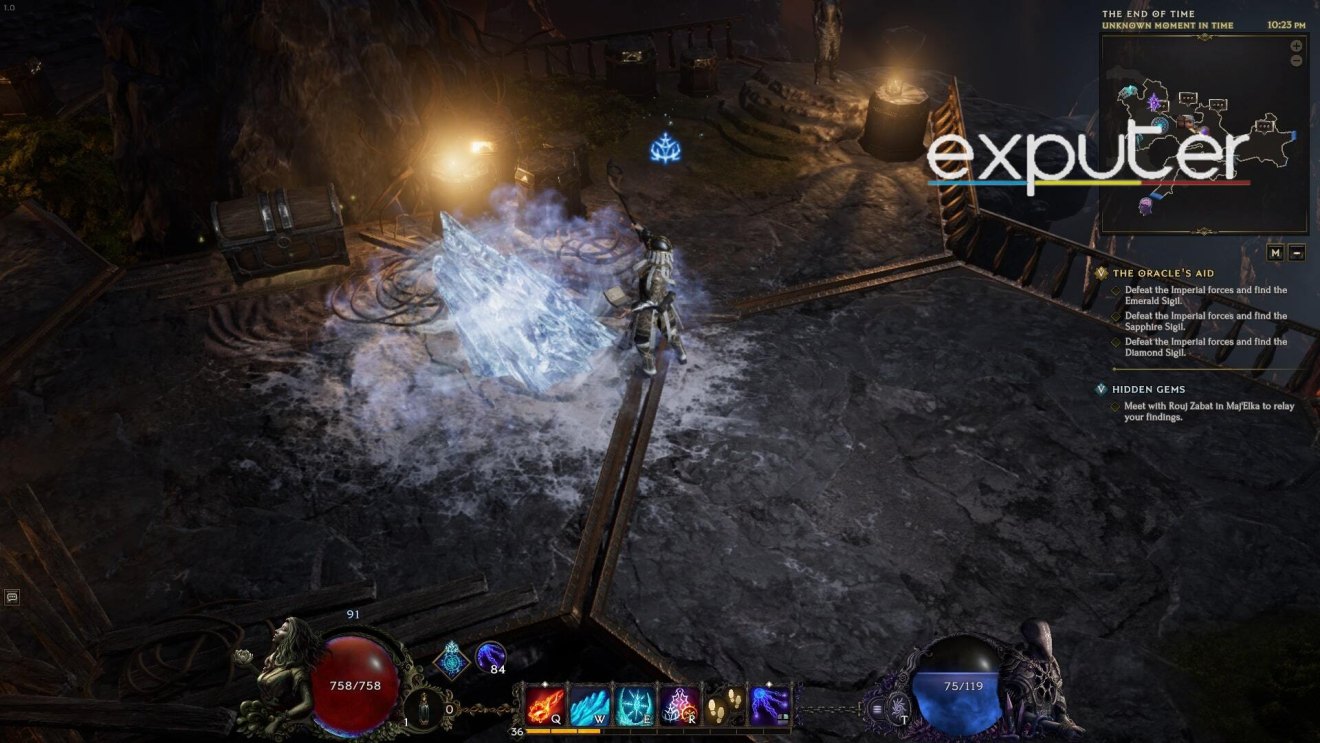Check the Sapphire Sigil objective diamond
Screen dimensions: 1320x743
point(1116,316)
